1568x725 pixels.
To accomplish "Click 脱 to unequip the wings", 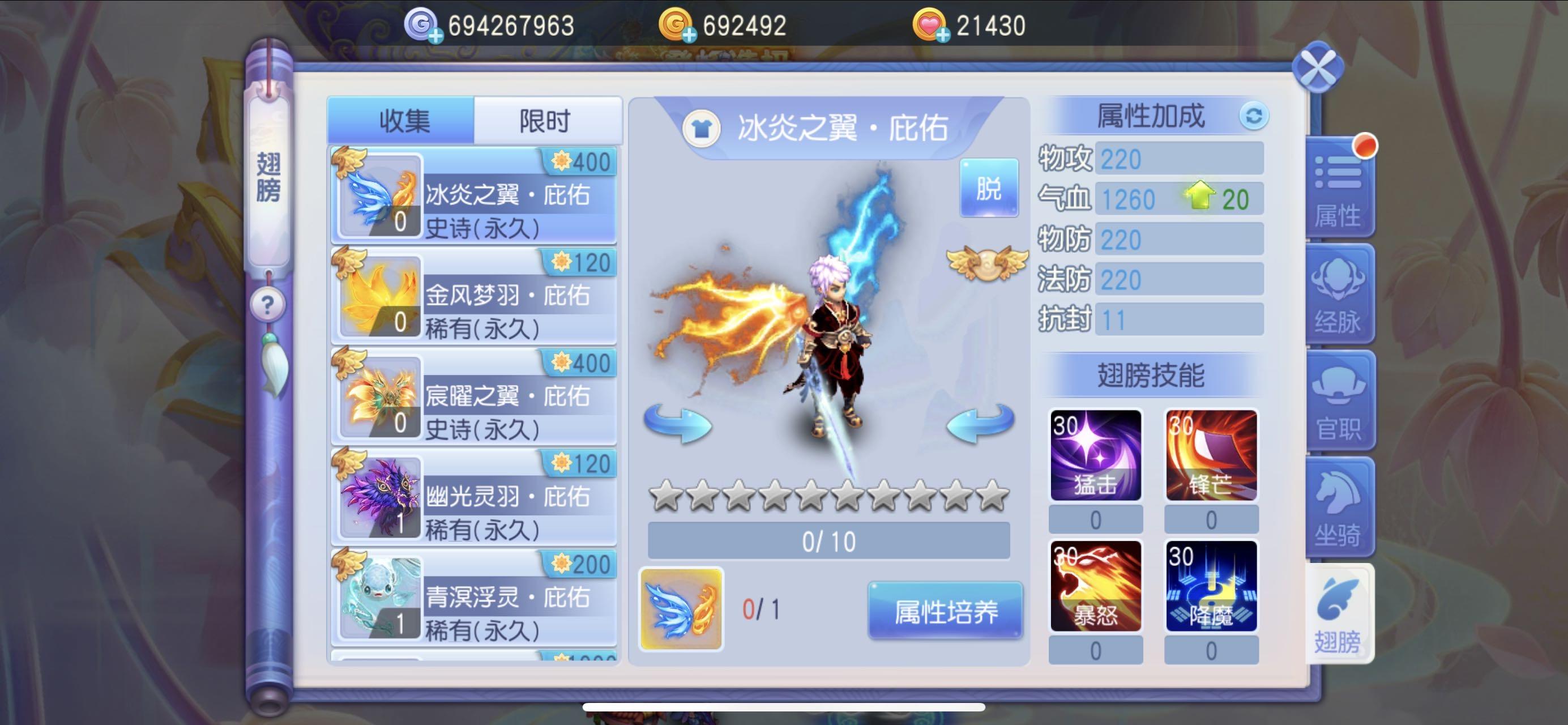I will pos(989,189).
